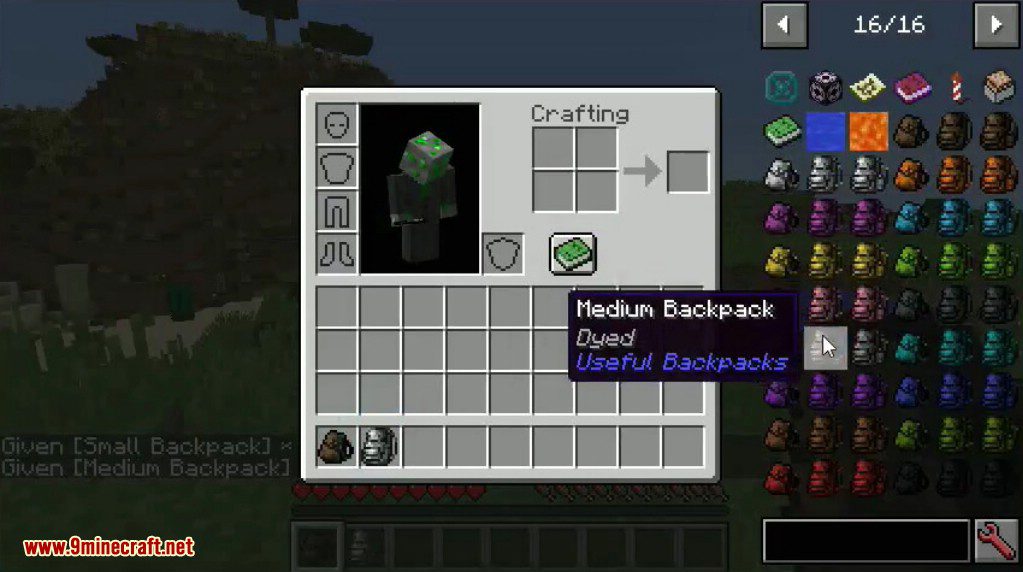Pick the yellow map item from the list
The width and height of the screenshot is (1023, 572).
[868, 88]
